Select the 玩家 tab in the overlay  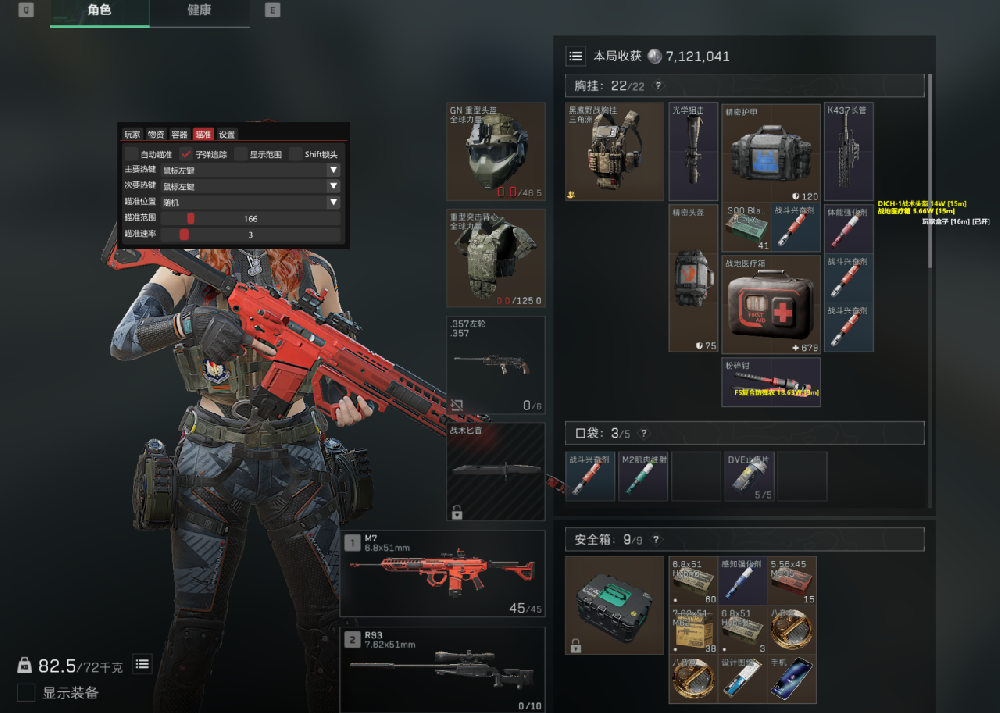132,134
